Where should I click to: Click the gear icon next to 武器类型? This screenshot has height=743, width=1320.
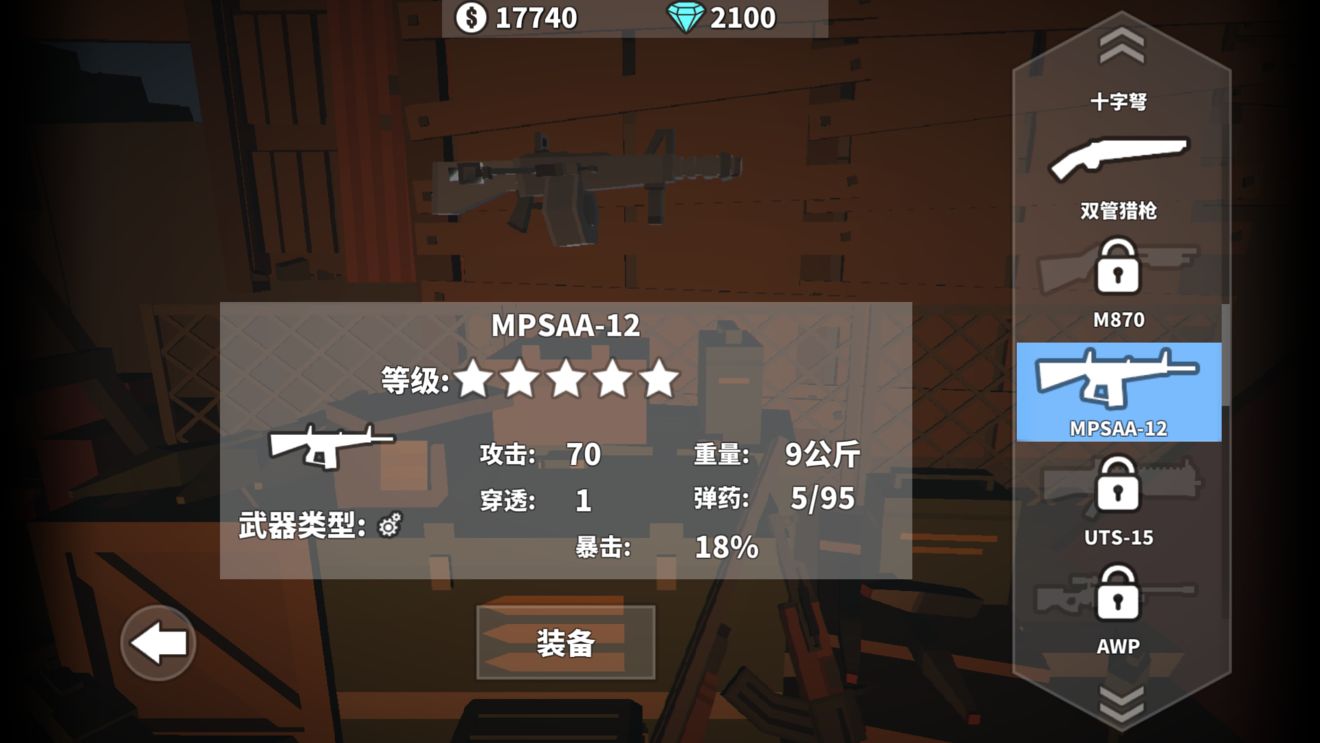[390, 525]
